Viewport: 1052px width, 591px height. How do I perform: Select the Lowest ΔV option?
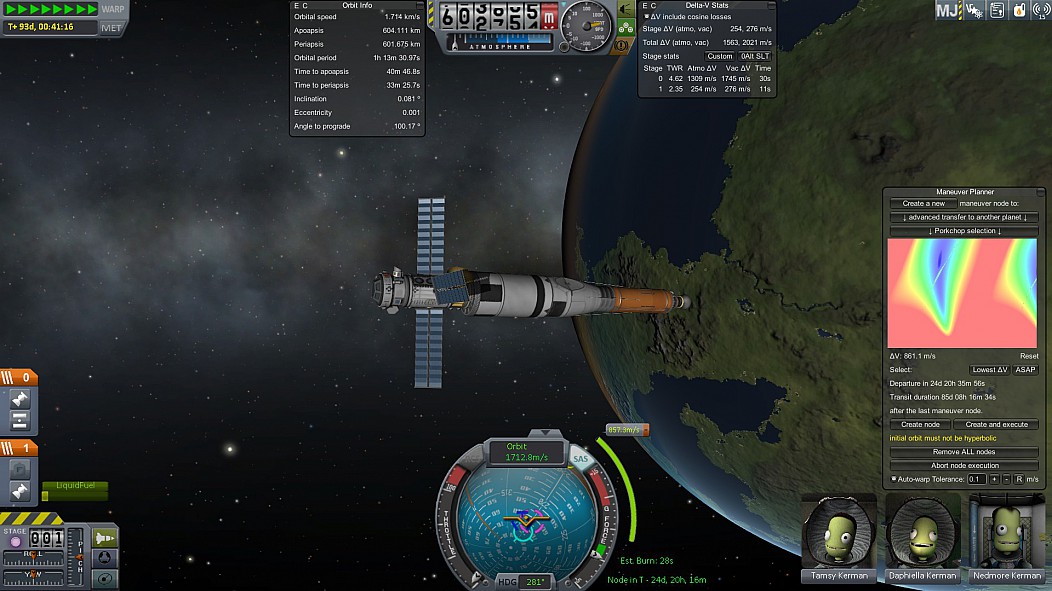990,370
